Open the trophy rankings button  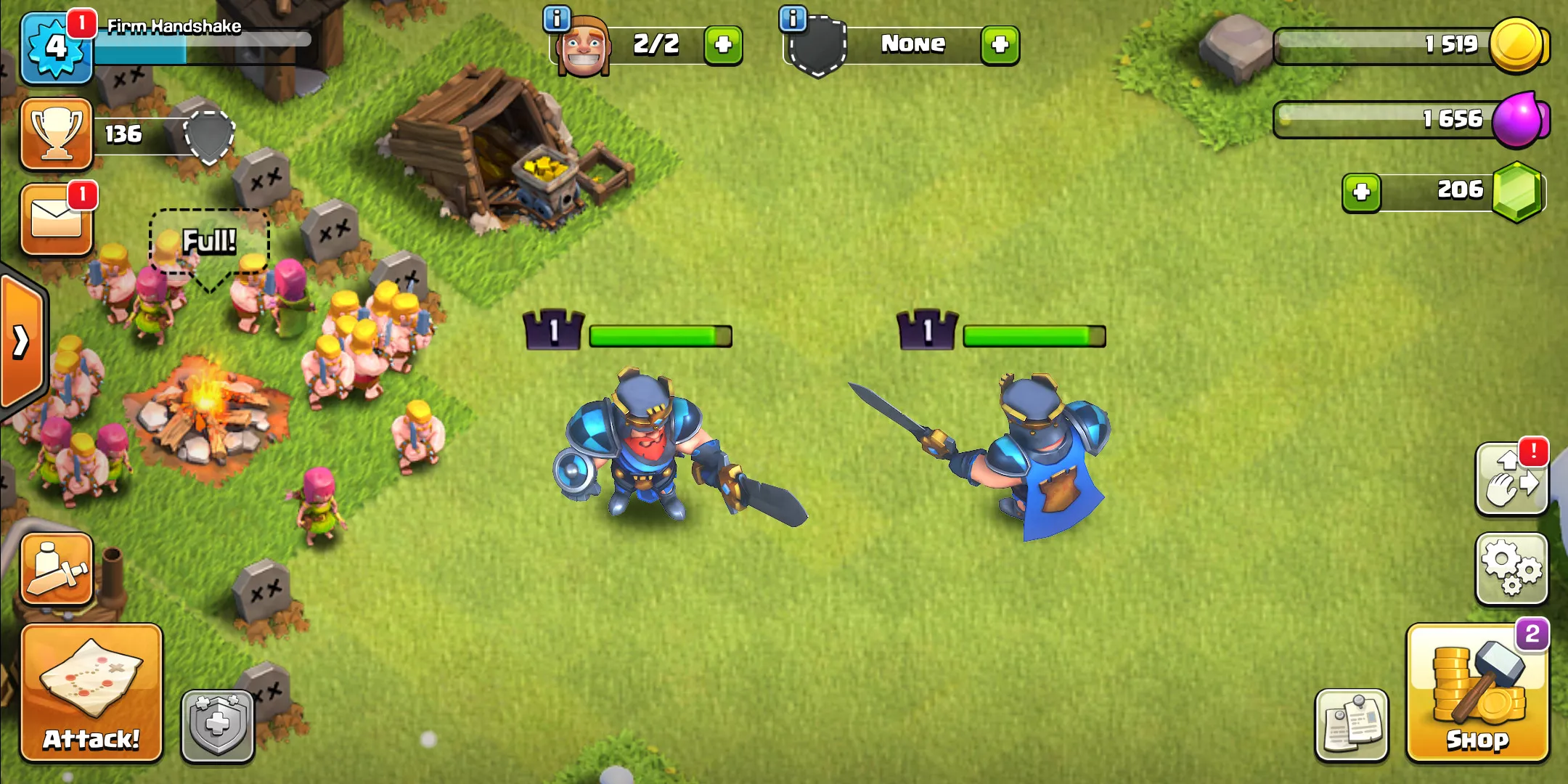(57, 134)
